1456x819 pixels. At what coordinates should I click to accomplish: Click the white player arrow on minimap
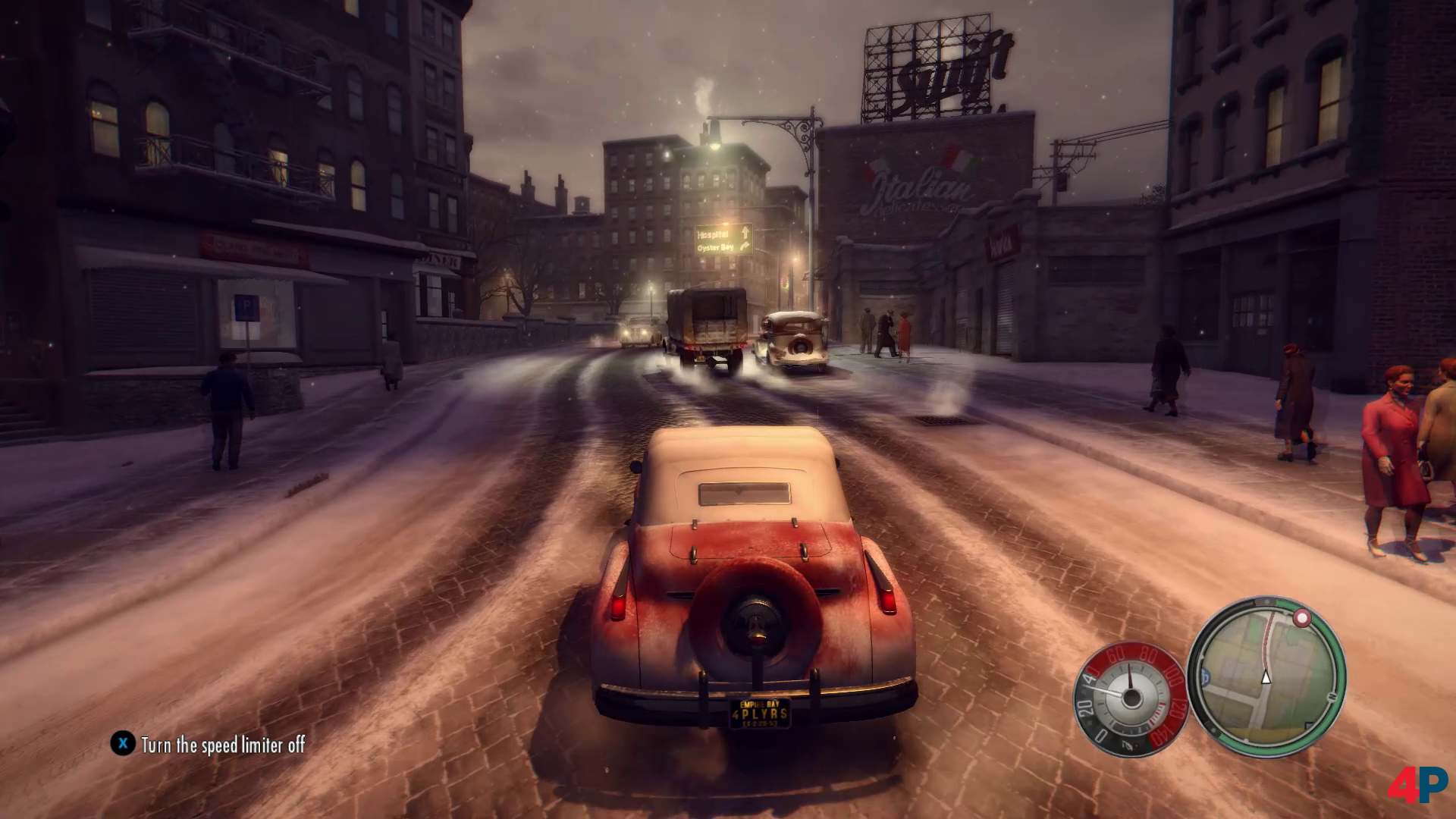point(1265,677)
